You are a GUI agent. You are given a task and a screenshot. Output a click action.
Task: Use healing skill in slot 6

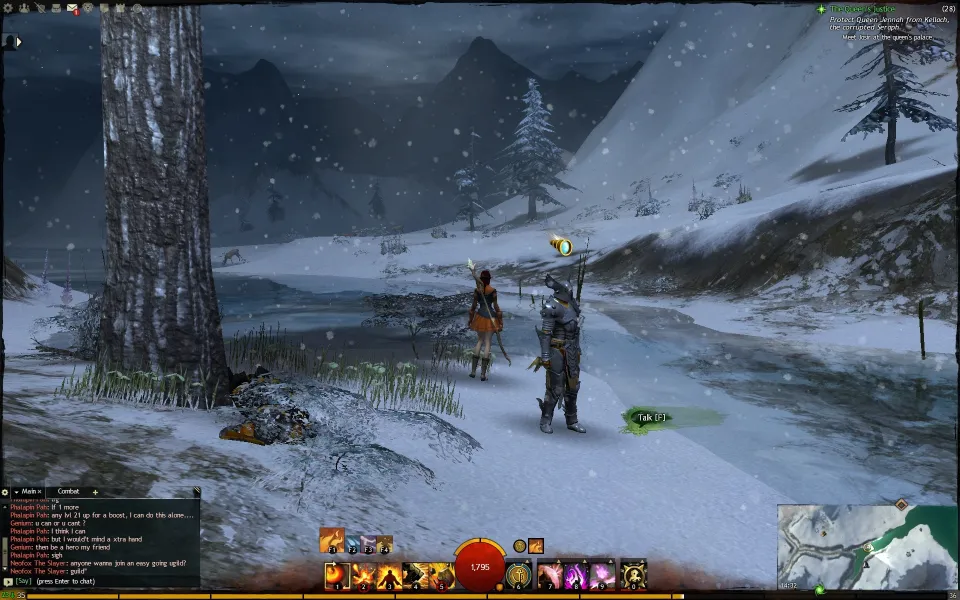(x=518, y=575)
